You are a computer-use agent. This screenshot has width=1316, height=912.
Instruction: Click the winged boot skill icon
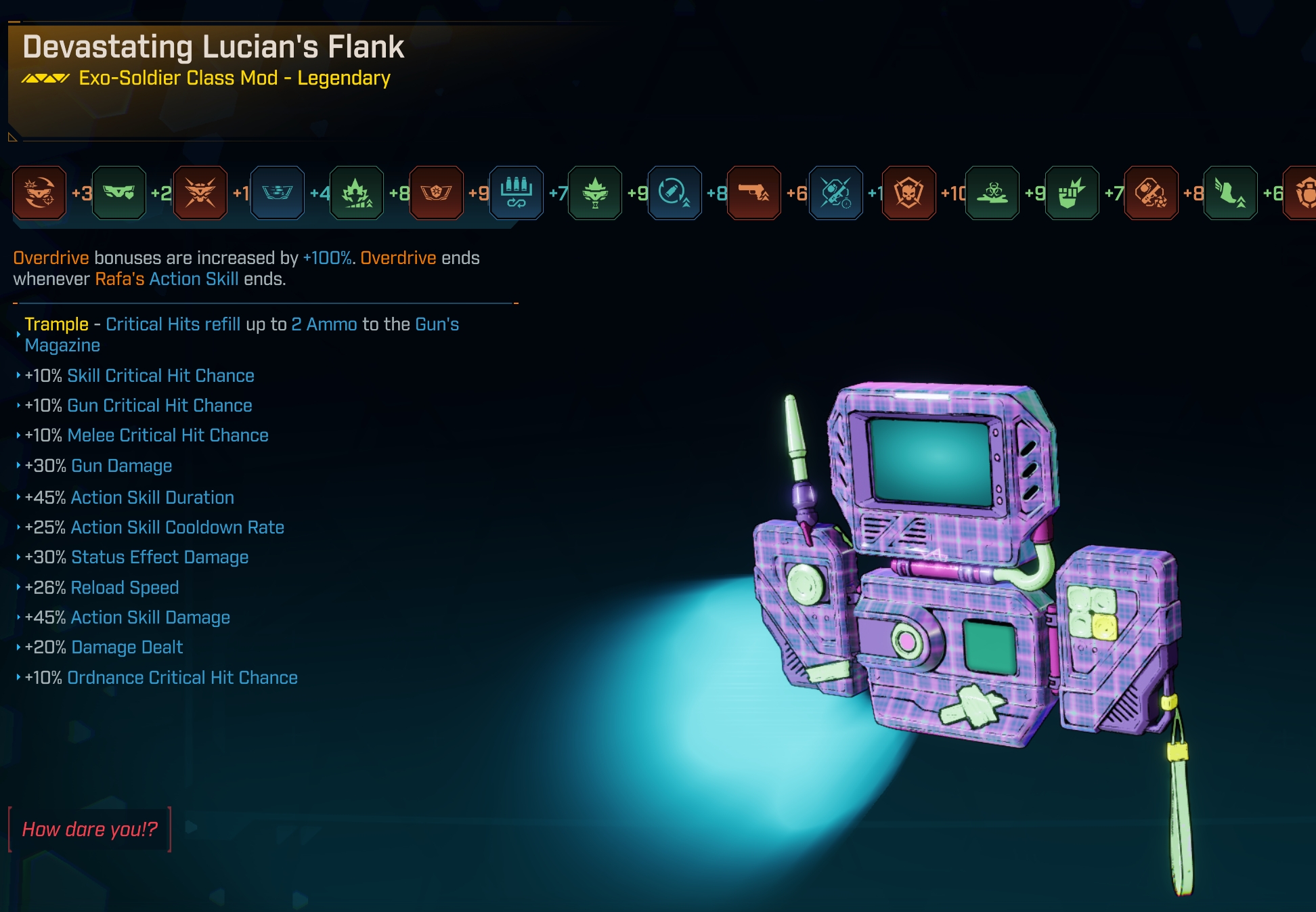[1230, 193]
